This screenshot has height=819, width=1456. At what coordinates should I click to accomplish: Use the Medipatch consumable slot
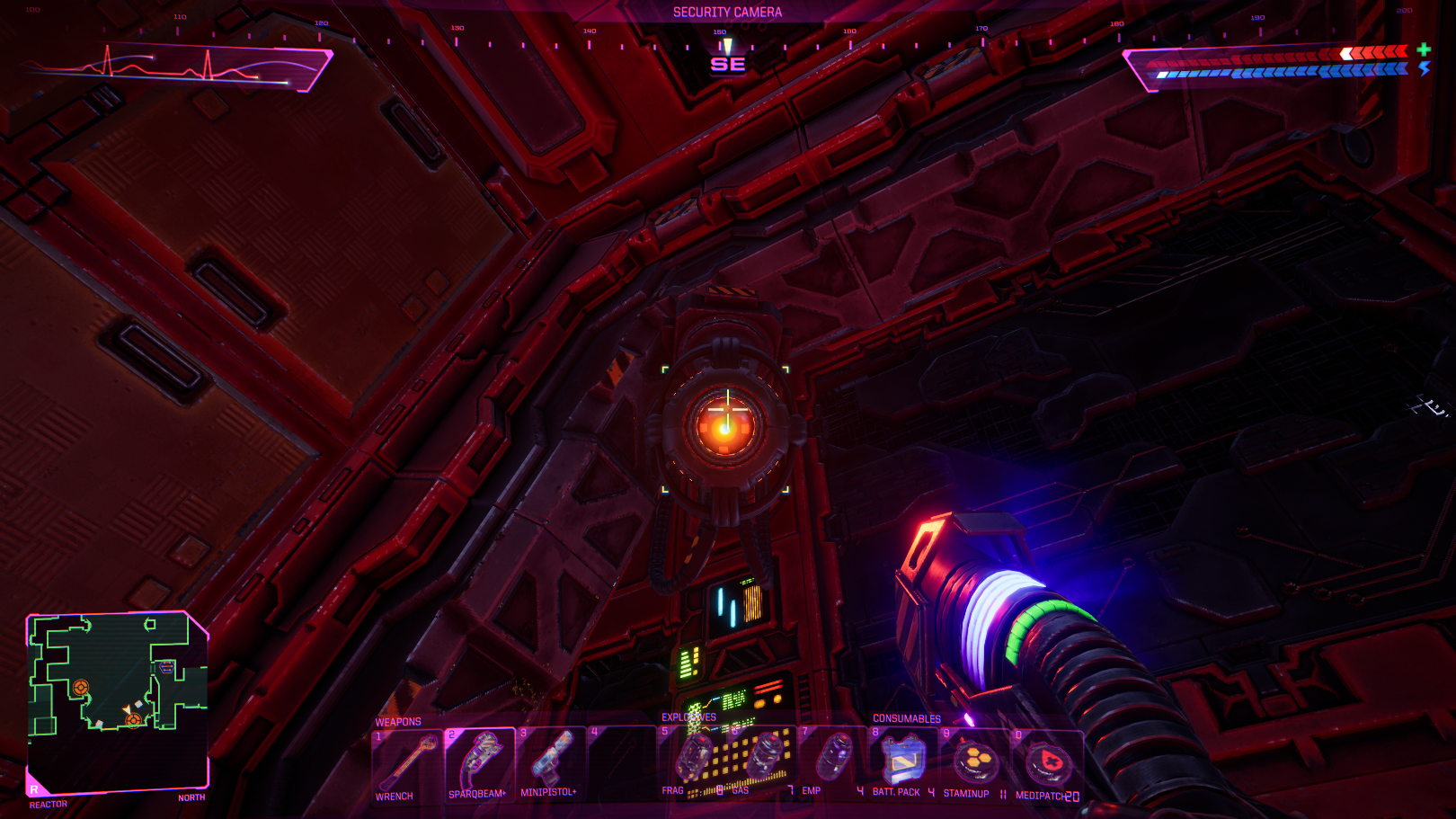point(1046,763)
